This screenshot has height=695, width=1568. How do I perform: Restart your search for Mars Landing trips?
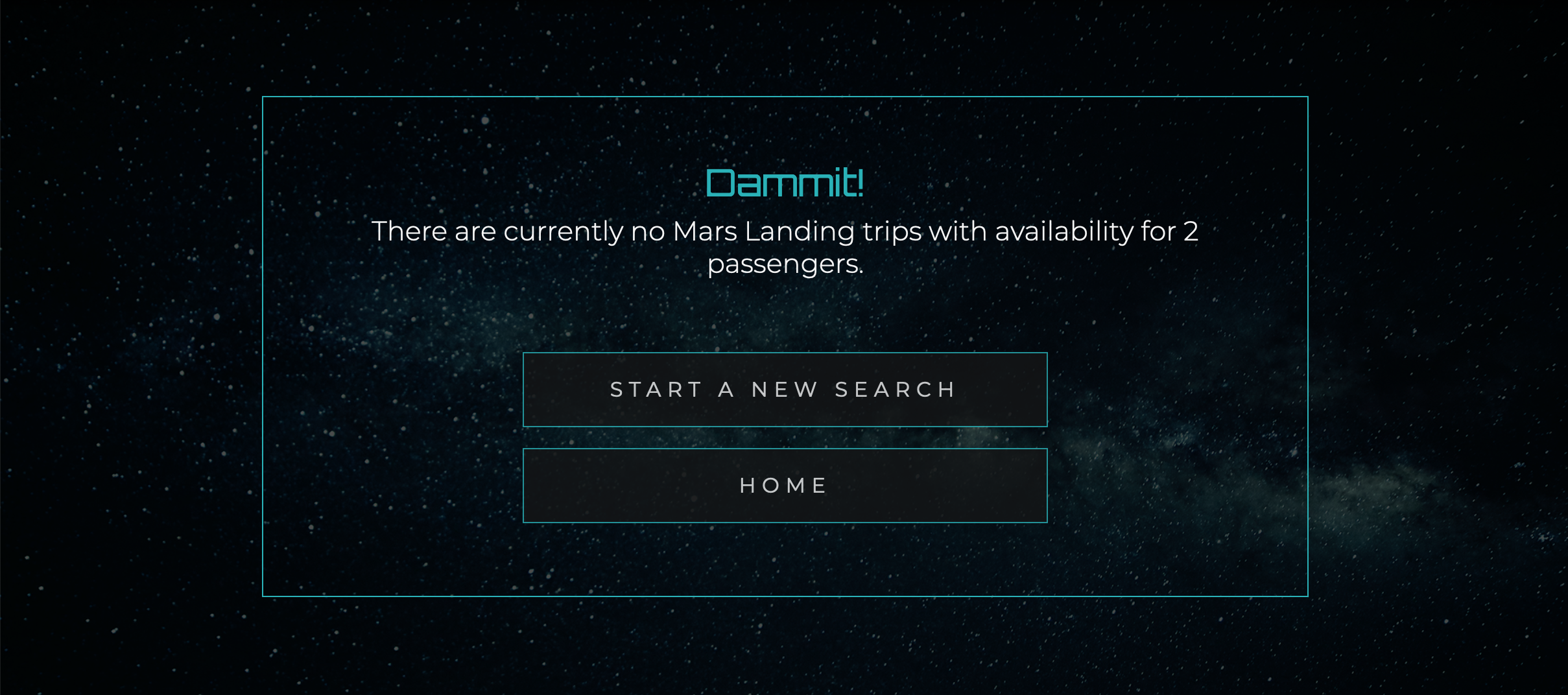(783, 389)
